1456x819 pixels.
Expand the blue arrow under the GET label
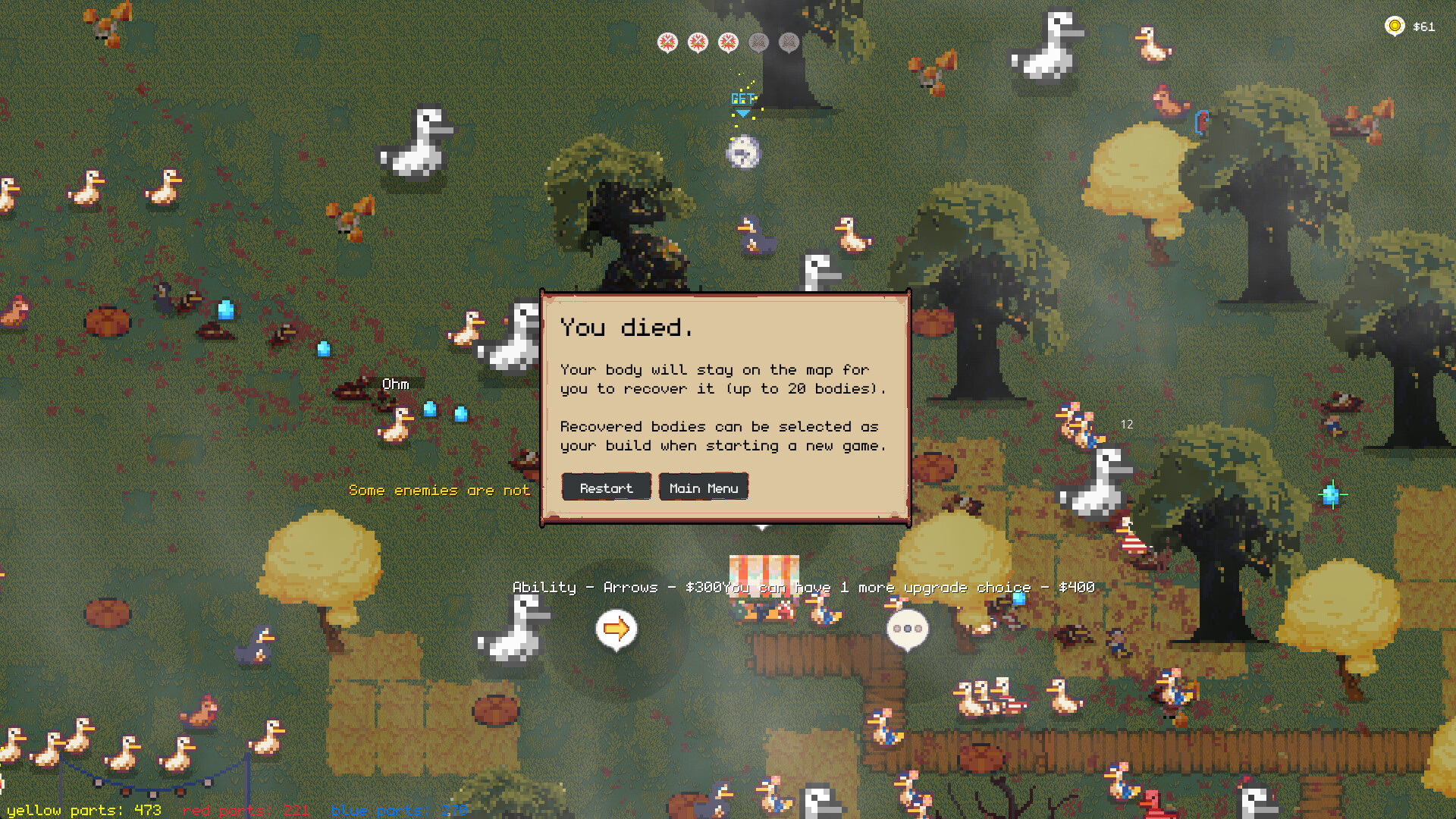[x=743, y=113]
